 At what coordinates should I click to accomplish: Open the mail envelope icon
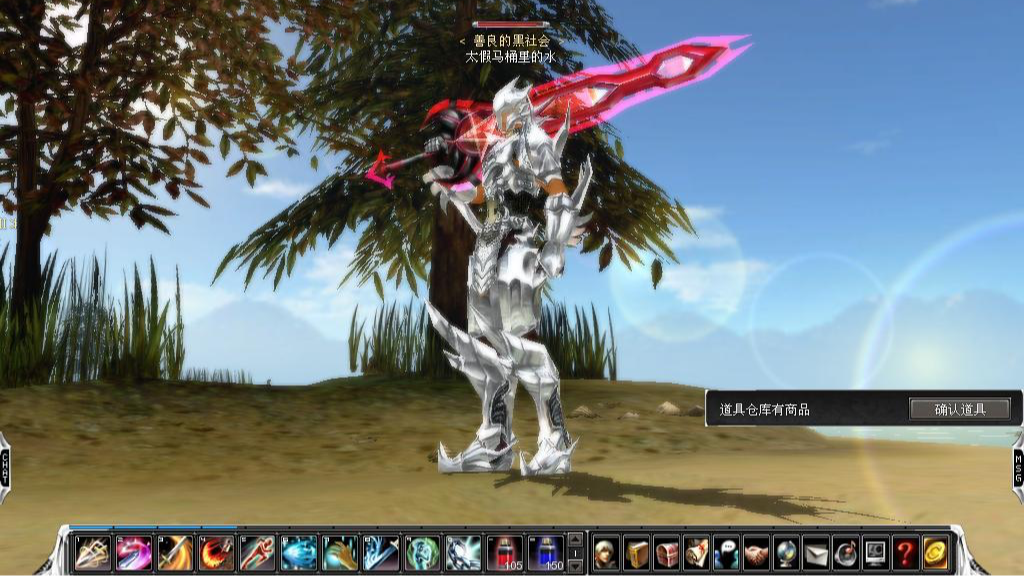pos(816,552)
